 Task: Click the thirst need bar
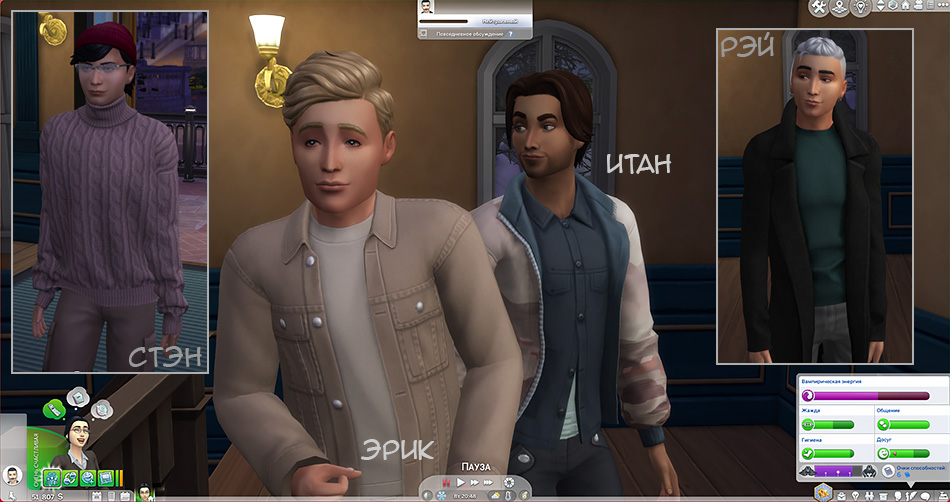827,425
